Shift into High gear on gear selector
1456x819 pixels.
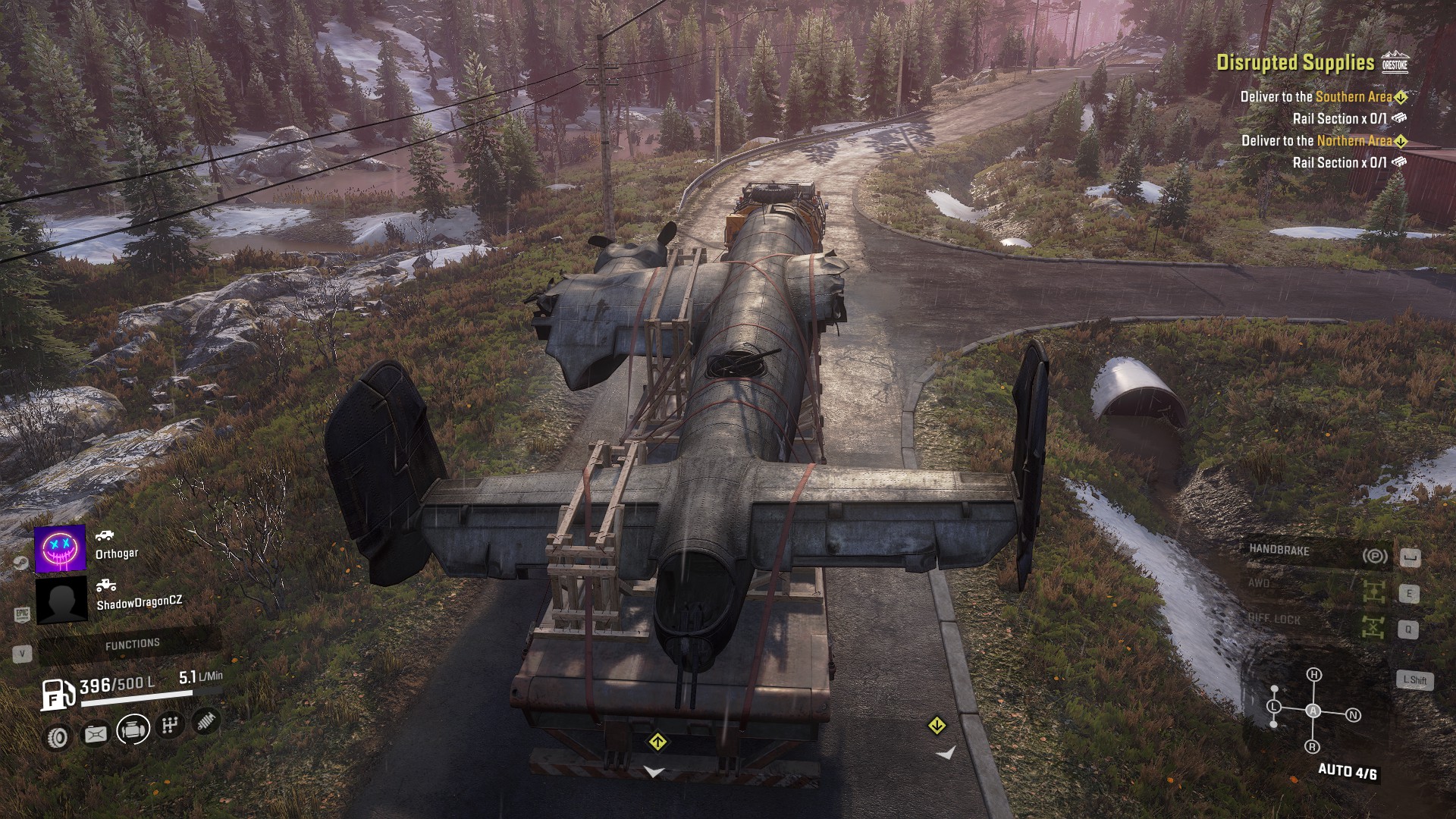[x=1314, y=674]
